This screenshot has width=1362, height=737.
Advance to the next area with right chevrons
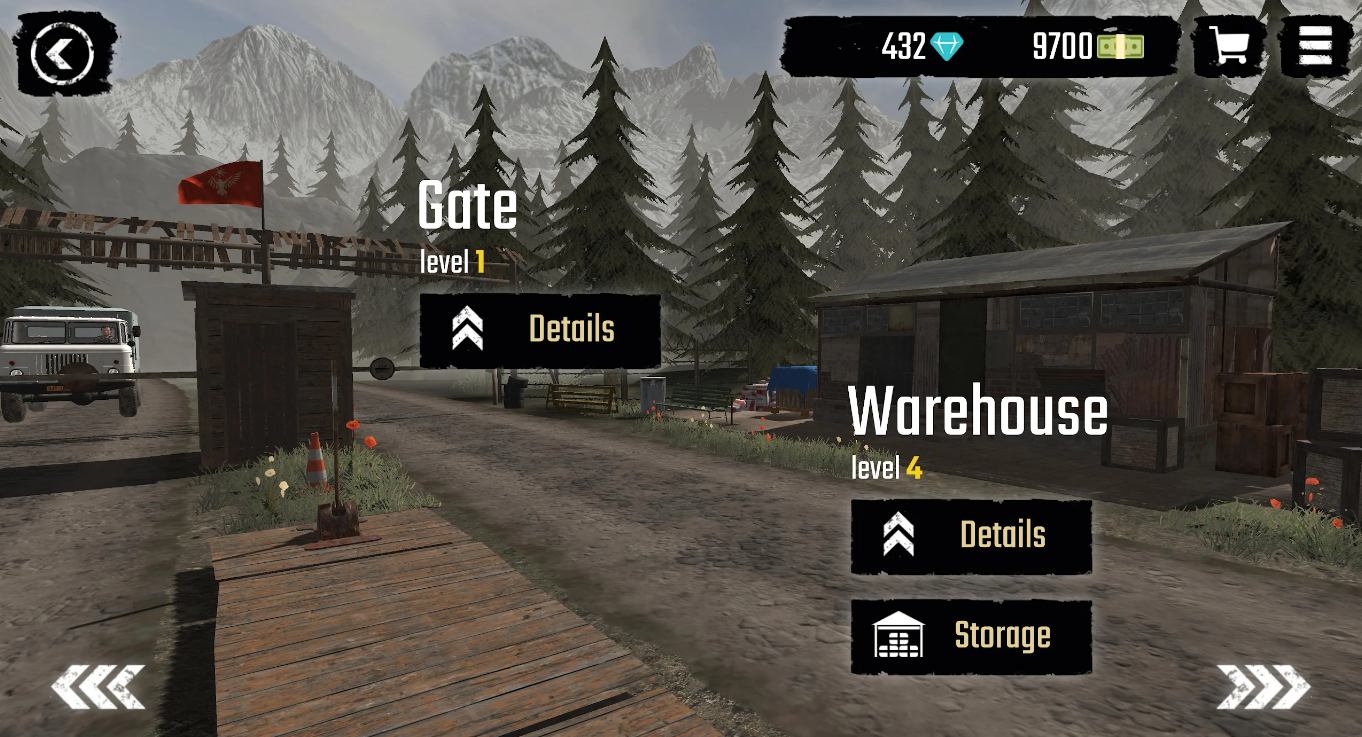pyautogui.click(x=1263, y=687)
